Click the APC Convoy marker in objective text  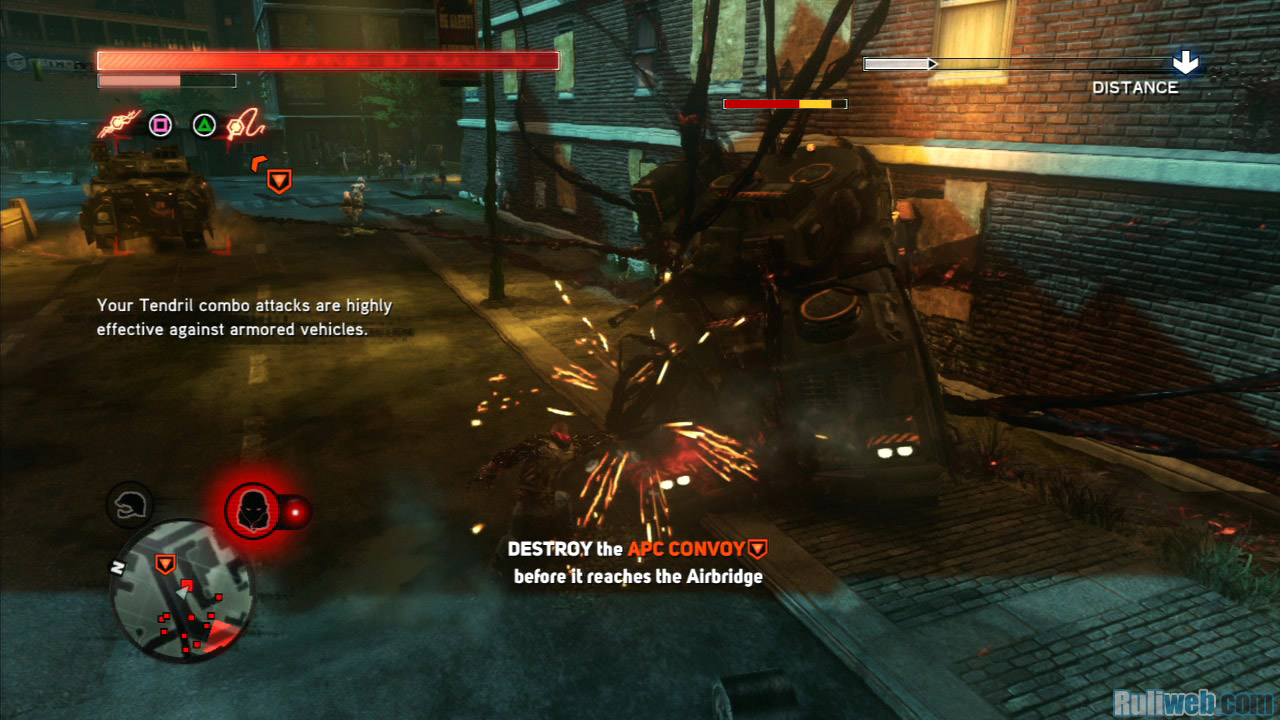pyautogui.click(x=758, y=548)
